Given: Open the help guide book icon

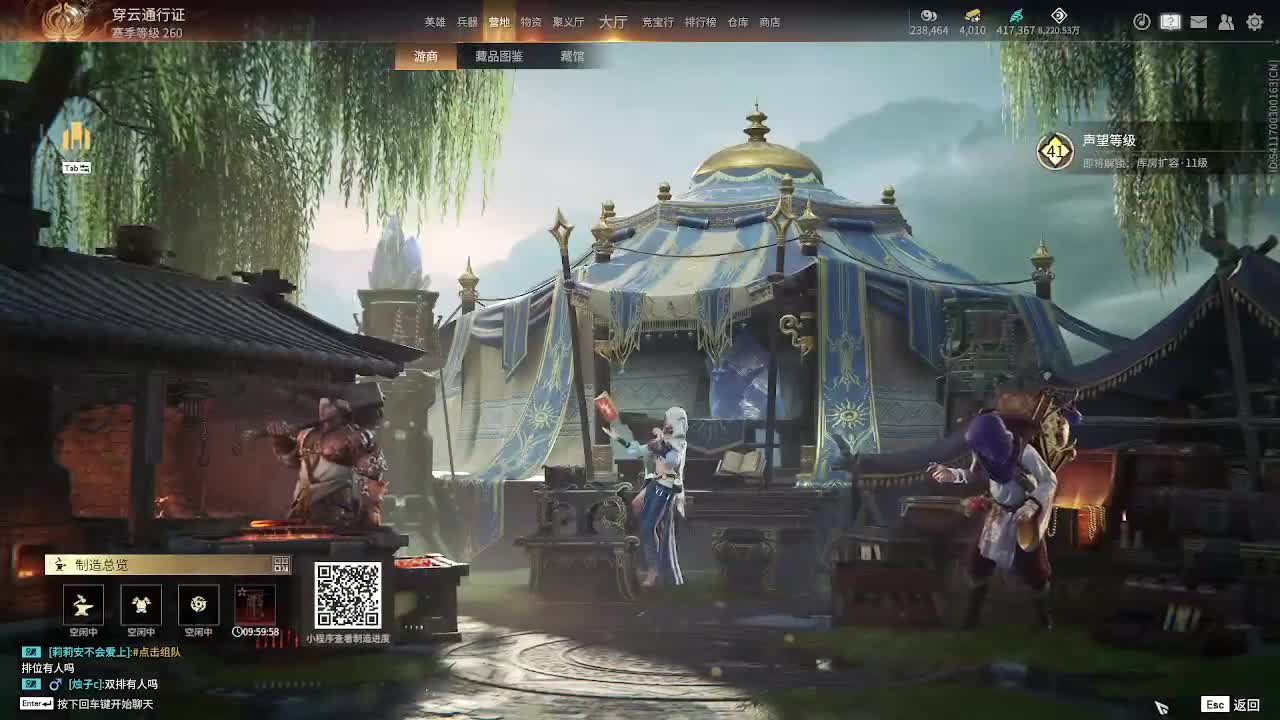Looking at the screenshot, I should (x=1171, y=21).
